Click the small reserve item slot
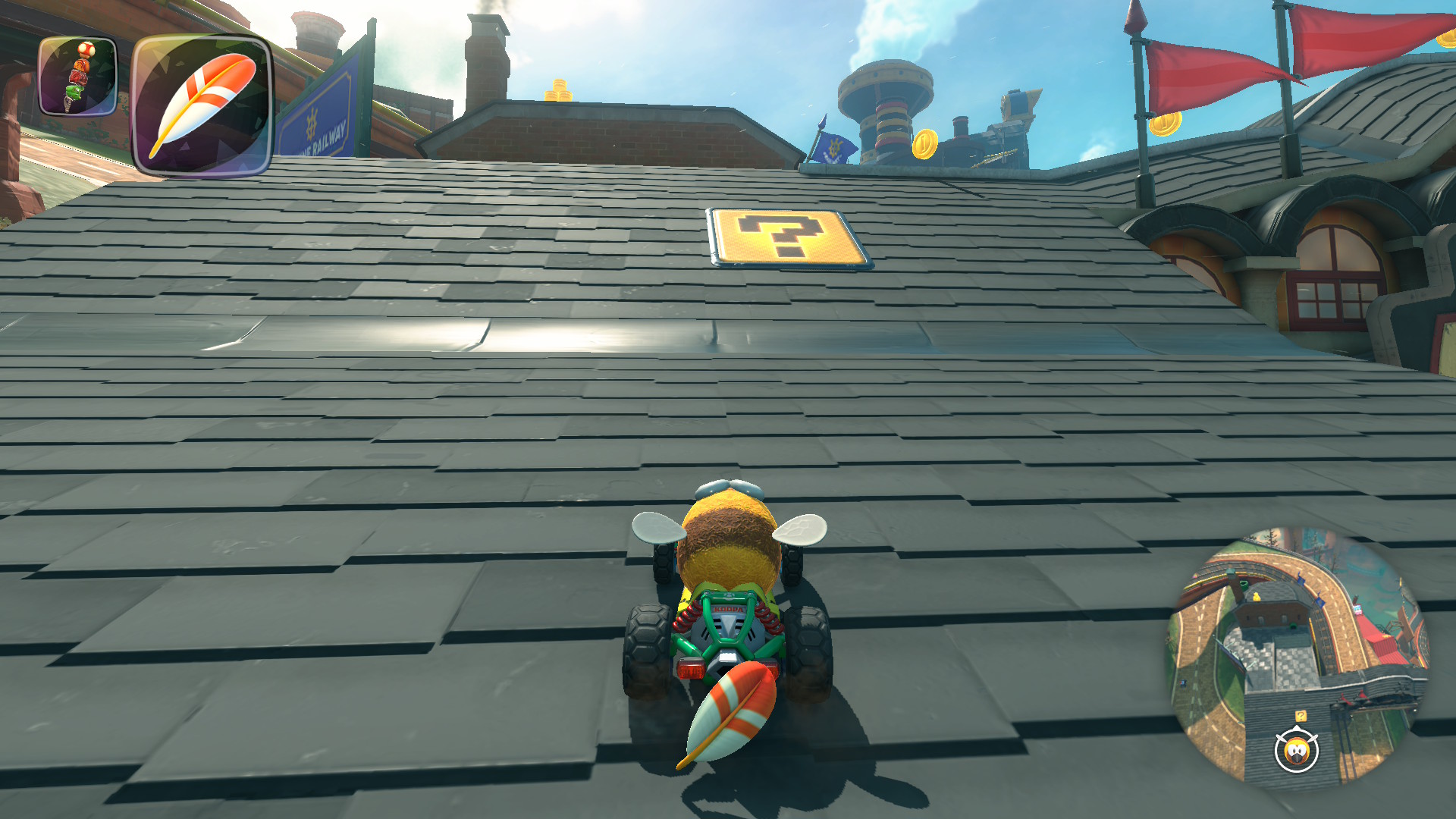This screenshot has height=819, width=1456. tap(78, 77)
